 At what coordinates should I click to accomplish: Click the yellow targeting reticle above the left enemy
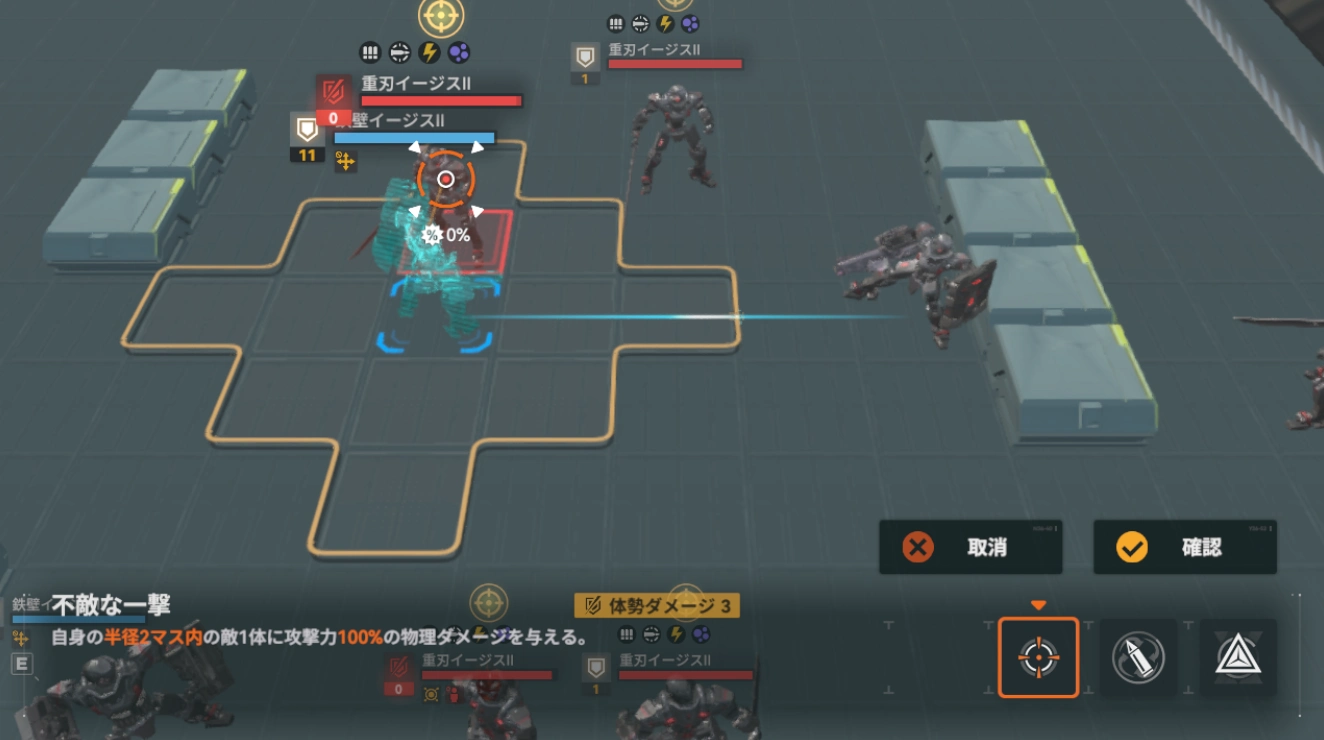(x=443, y=15)
